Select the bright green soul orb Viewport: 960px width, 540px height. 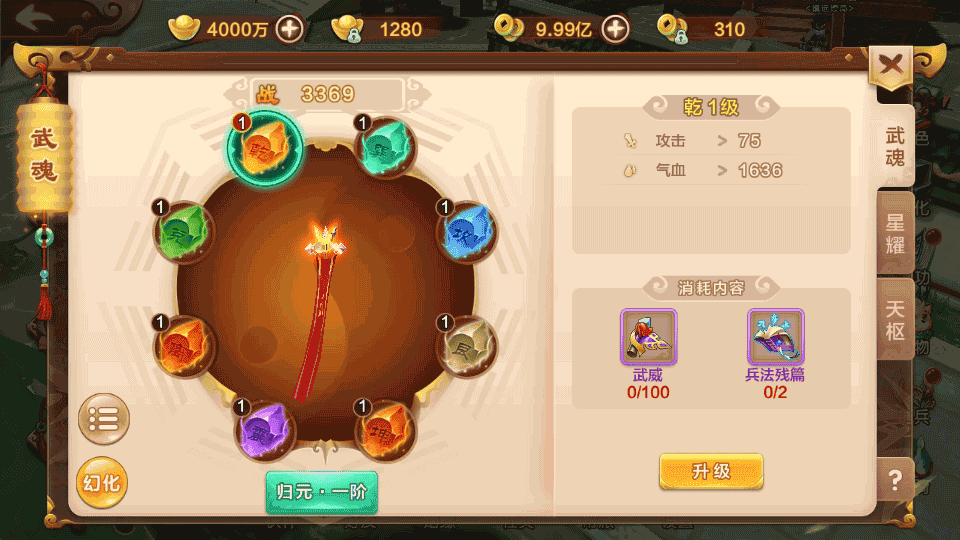184,231
